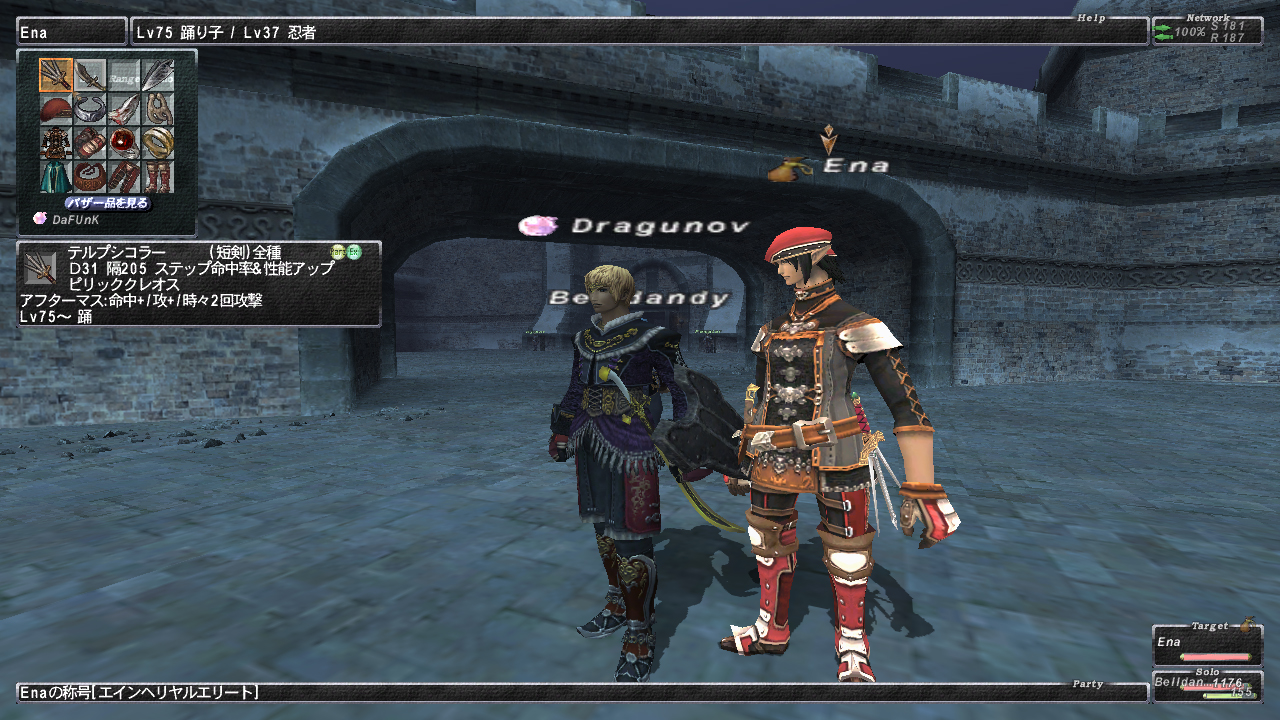Select the red gem ring slot
This screenshot has height=720, width=1280.
pos(124,143)
